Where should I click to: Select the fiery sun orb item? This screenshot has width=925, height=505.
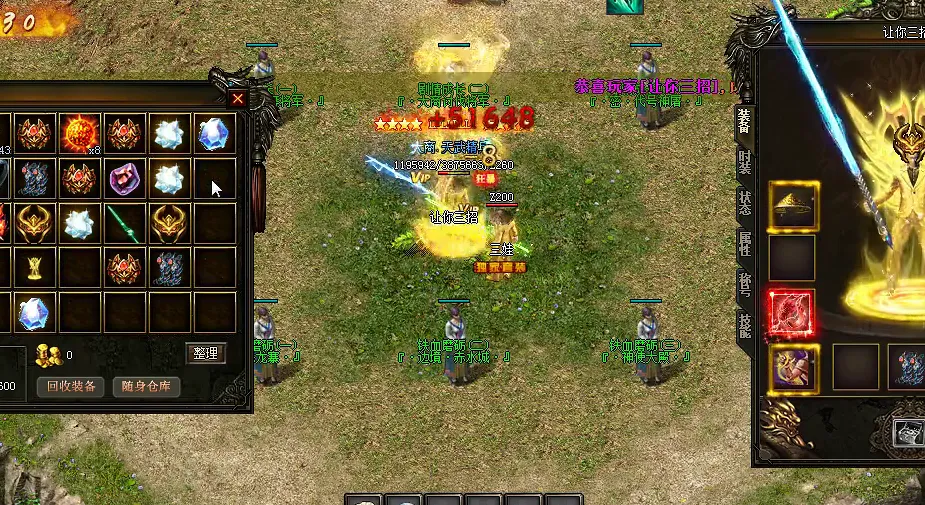click(79, 133)
